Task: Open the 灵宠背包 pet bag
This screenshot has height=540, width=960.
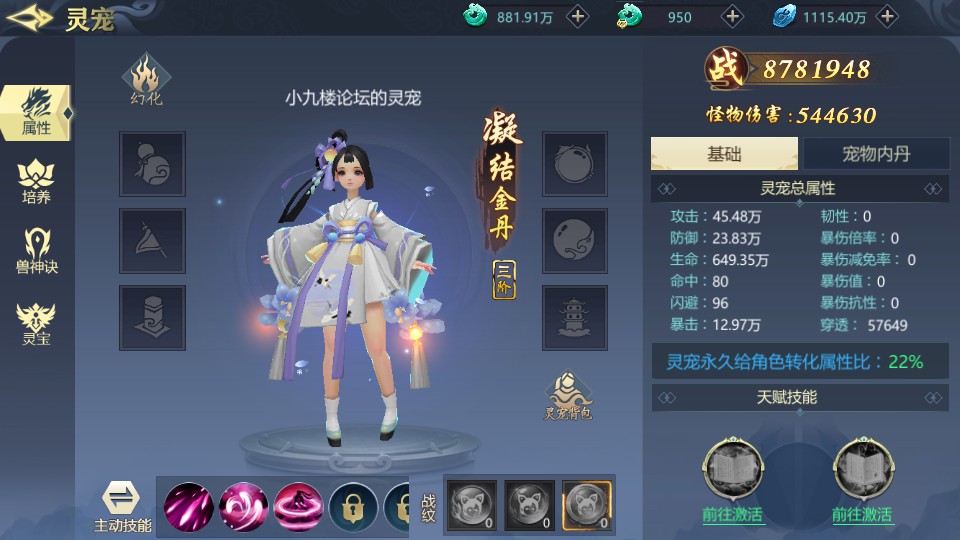Action: coord(567,396)
